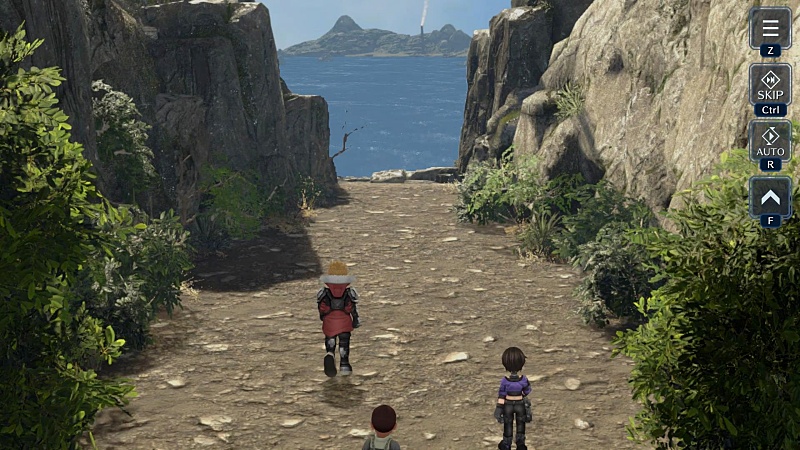This screenshot has width=800, height=450.
Task: Toggle AUTO advance mode
Action: point(770,140)
